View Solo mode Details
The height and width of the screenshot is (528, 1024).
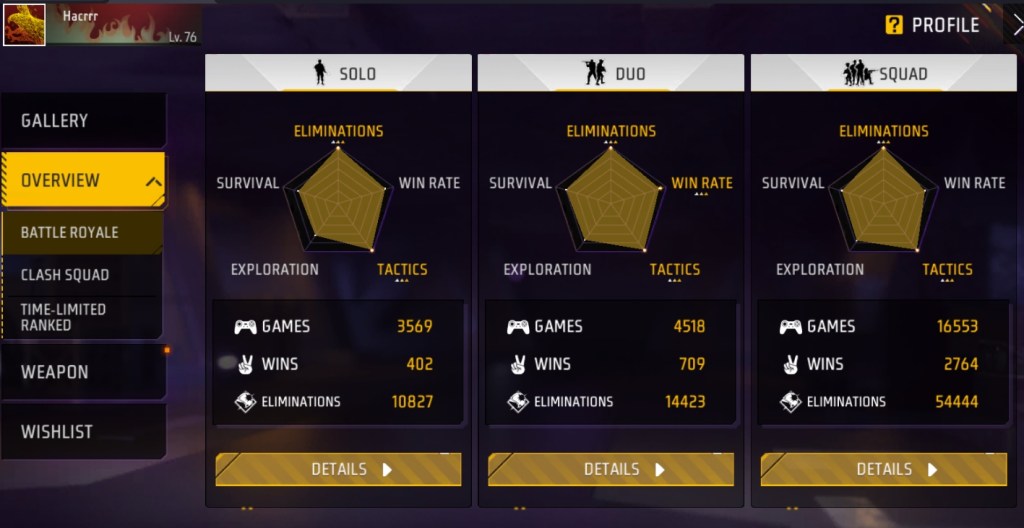click(338, 469)
